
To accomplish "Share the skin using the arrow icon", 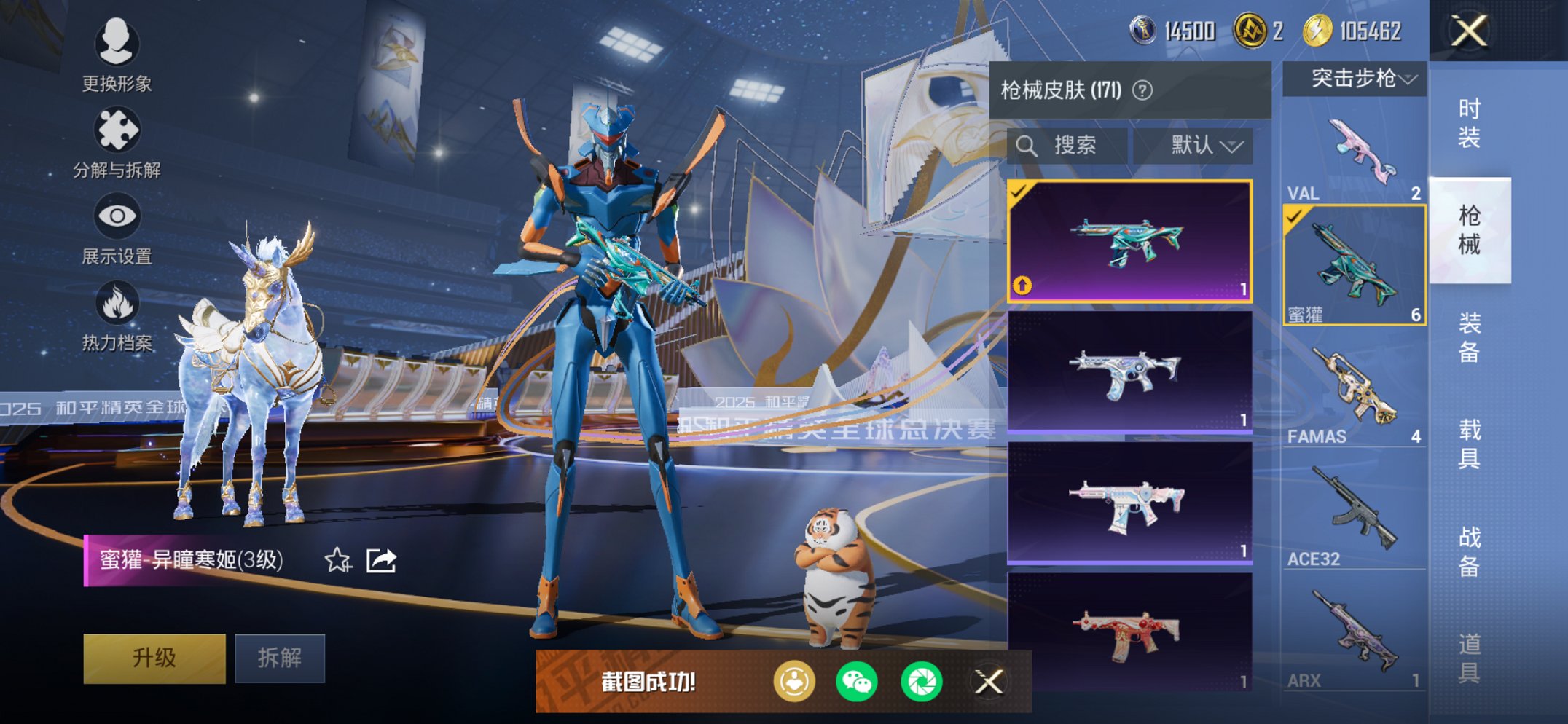I will point(381,560).
